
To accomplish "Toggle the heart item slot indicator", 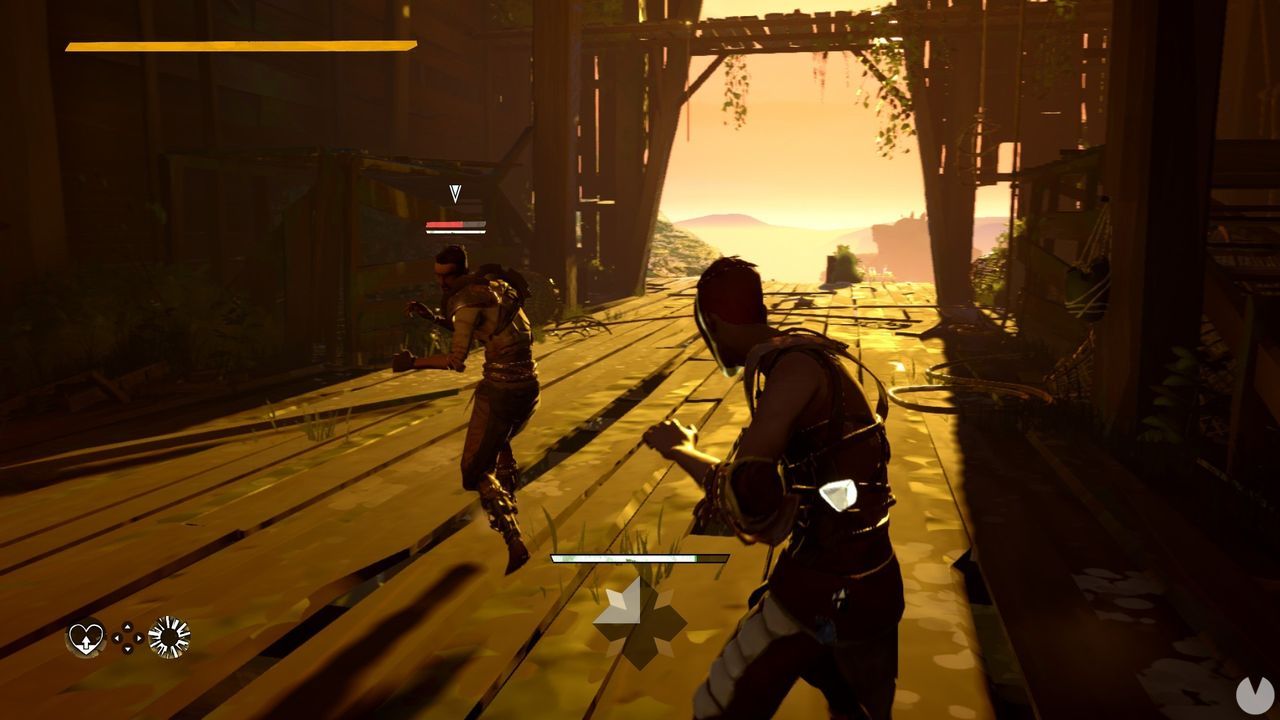I will (x=85, y=639).
